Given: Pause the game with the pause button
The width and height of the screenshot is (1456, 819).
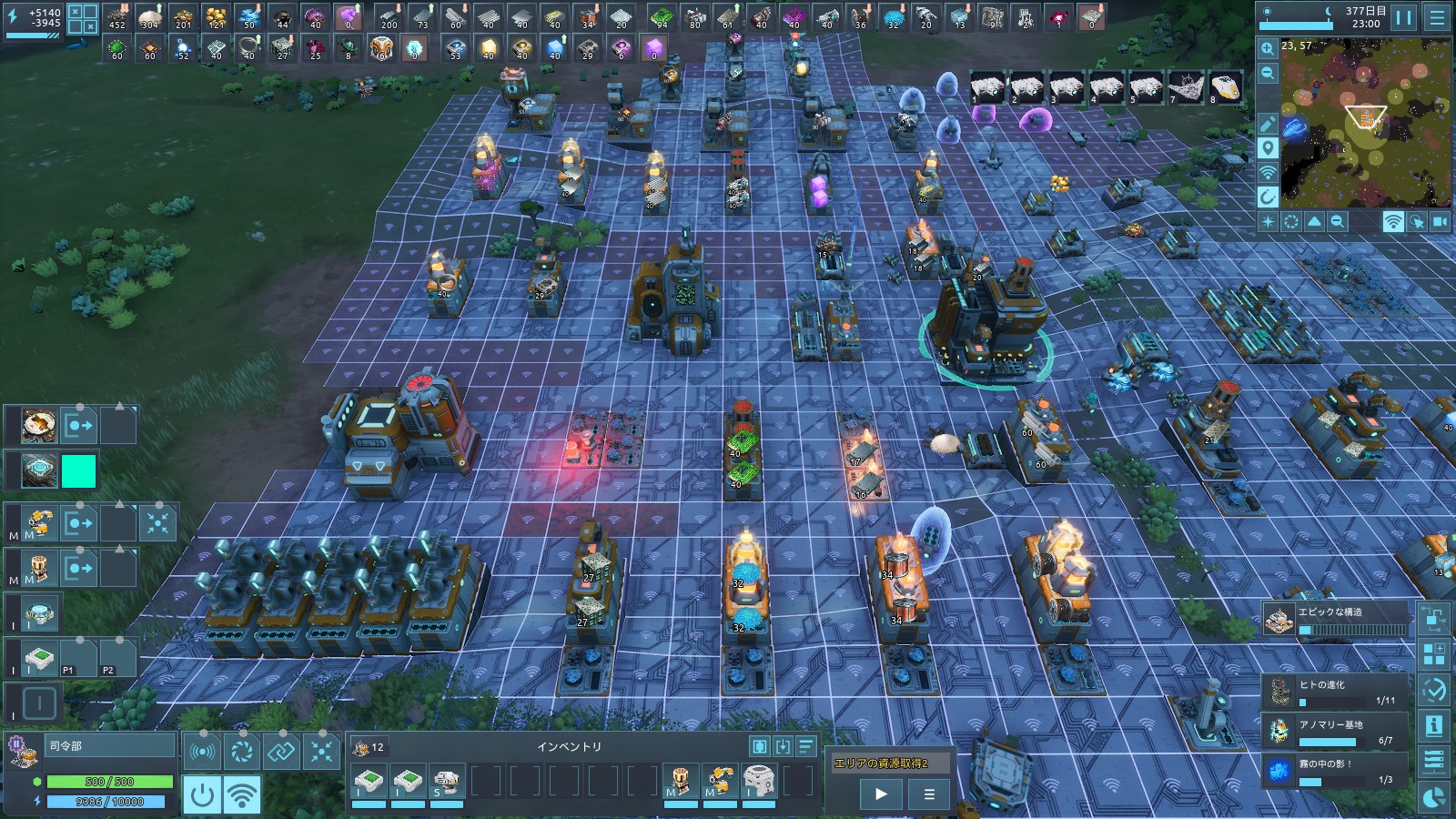Looking at the screenshot, I should pos(1404,17).
